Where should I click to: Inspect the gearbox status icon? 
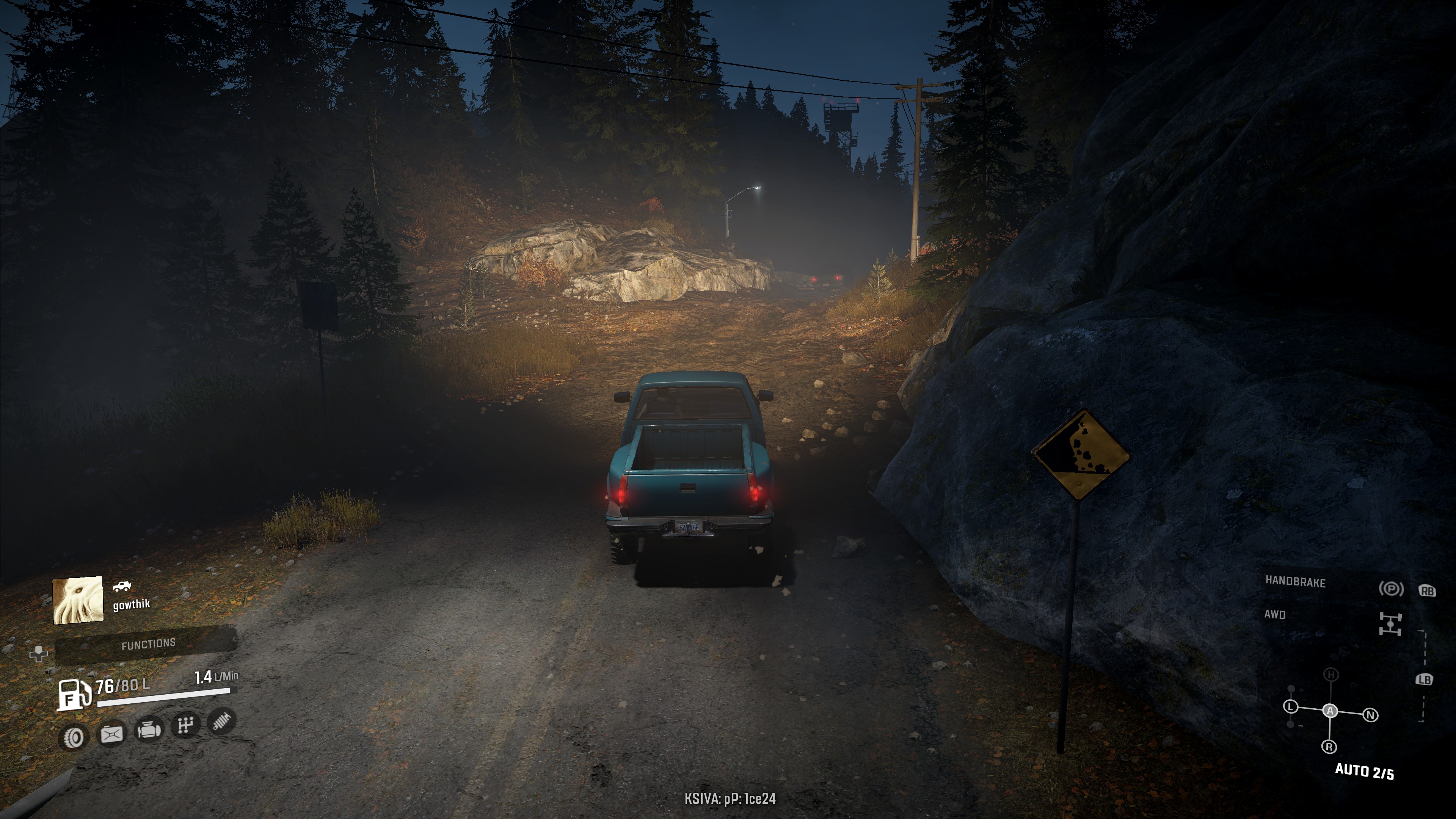(185, 725)
